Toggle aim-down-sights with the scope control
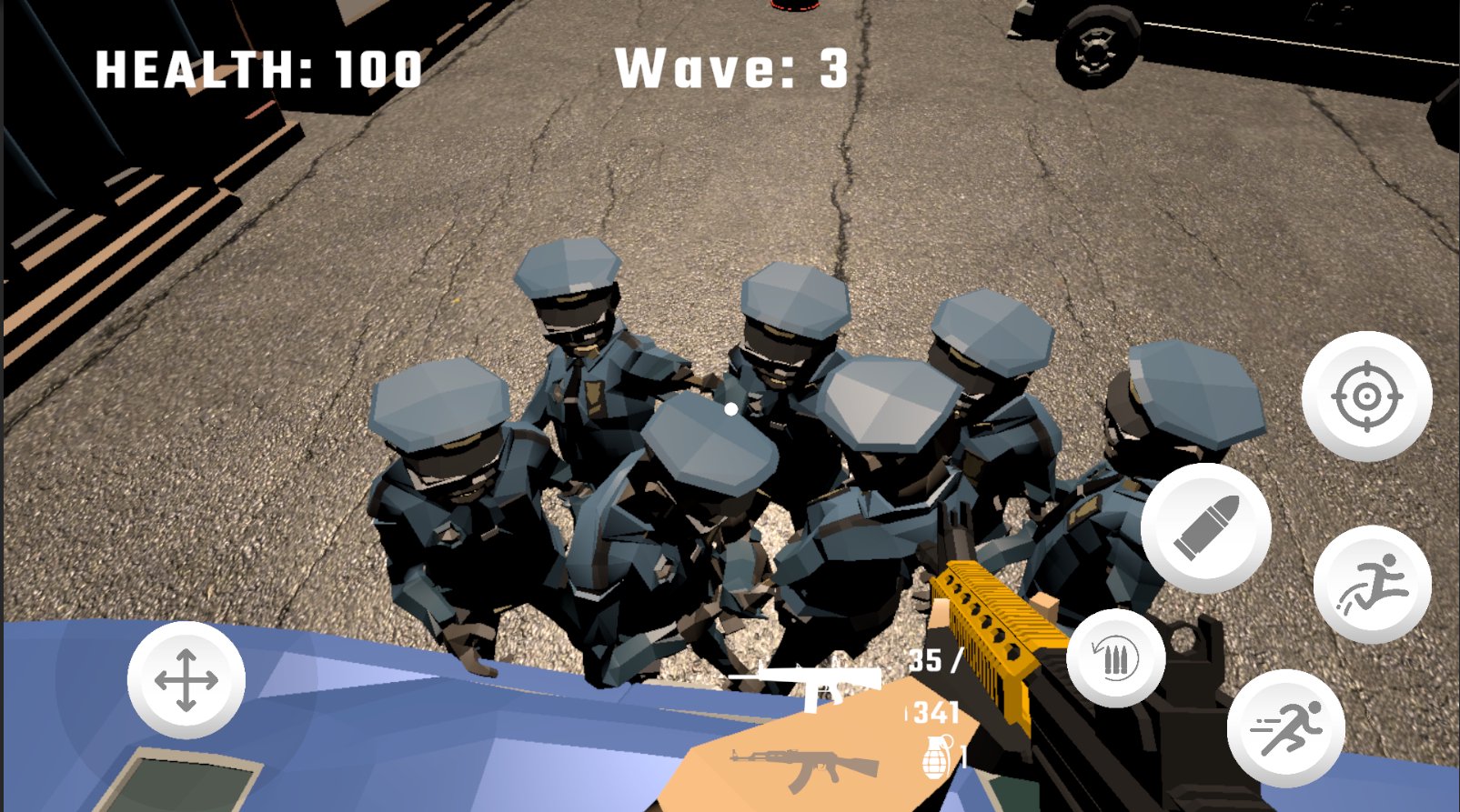The width and height of the screenshot is (1460, 812). click(x=1366, y=397)
